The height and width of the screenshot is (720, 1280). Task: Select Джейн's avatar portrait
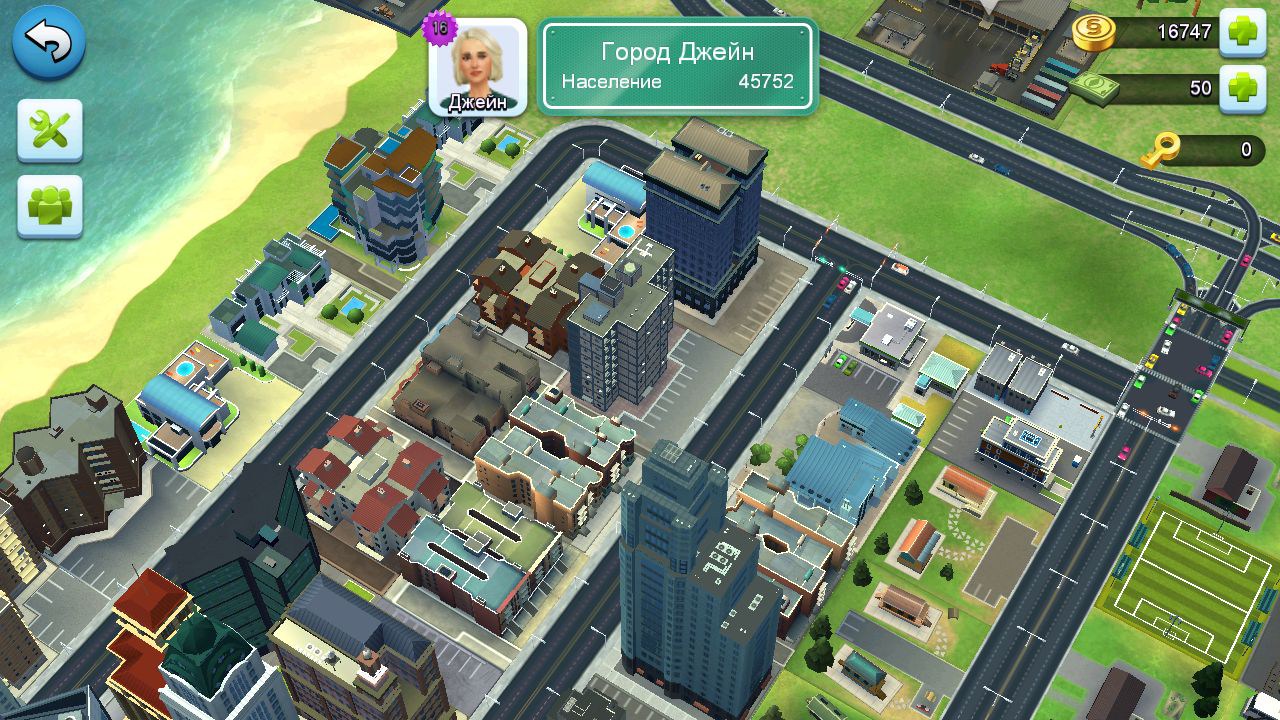click(x=478, y=66)
